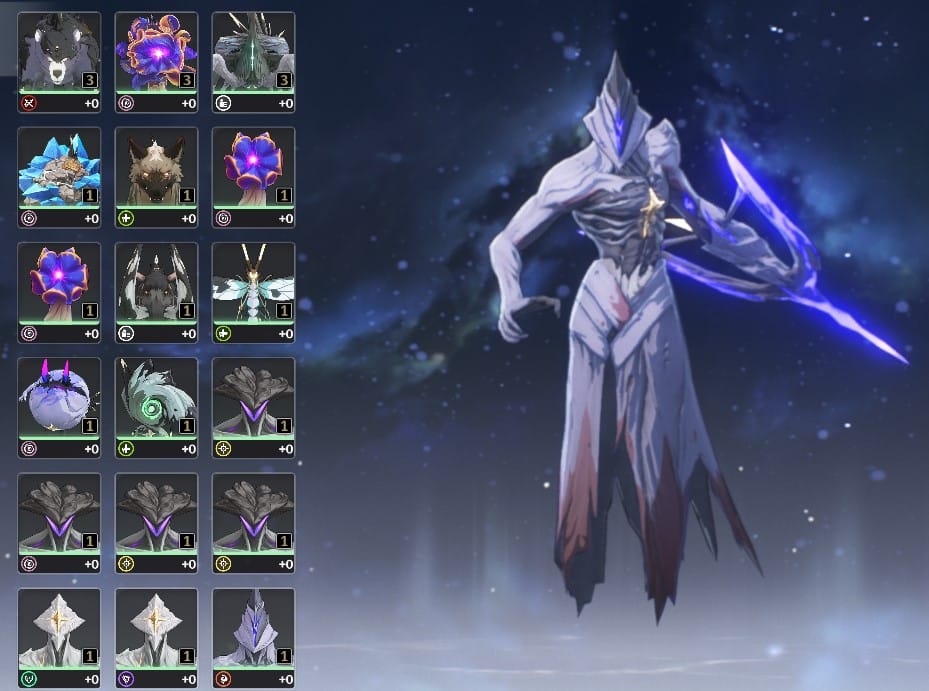Choose the green spiral creature echo
The width and height of the screenshot is (929, 691).
point(156,398)
